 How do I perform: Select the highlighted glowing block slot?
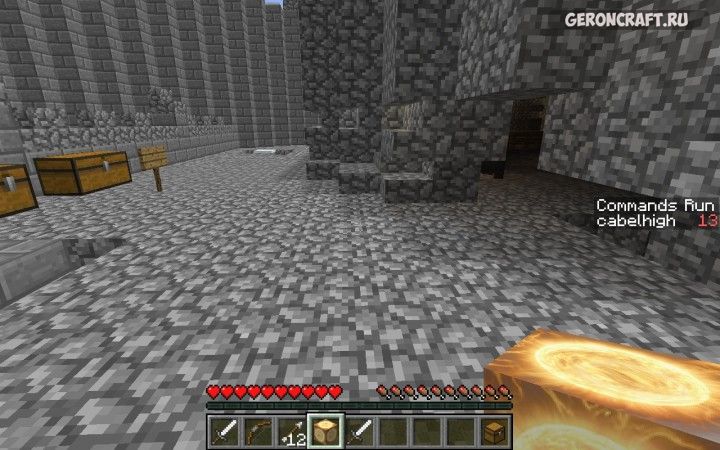326,431
